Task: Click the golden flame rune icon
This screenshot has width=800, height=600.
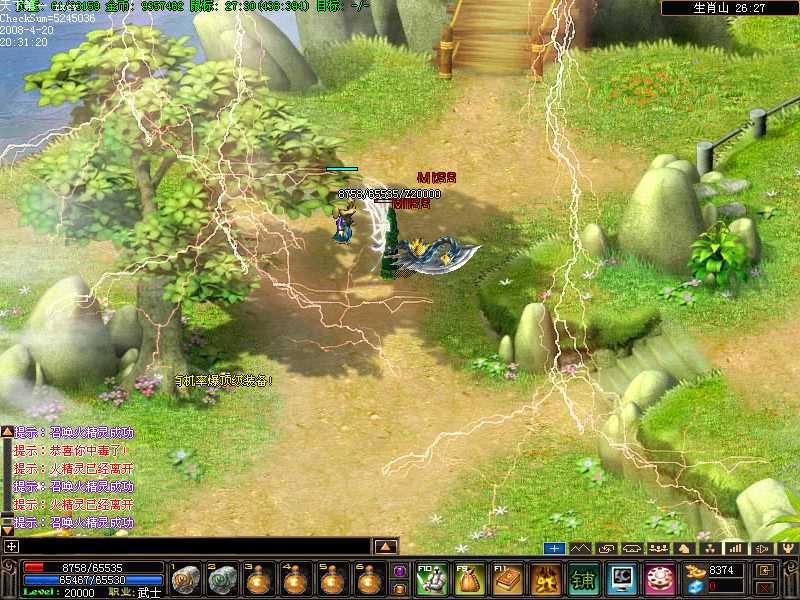Action: [x=546, y=579]
